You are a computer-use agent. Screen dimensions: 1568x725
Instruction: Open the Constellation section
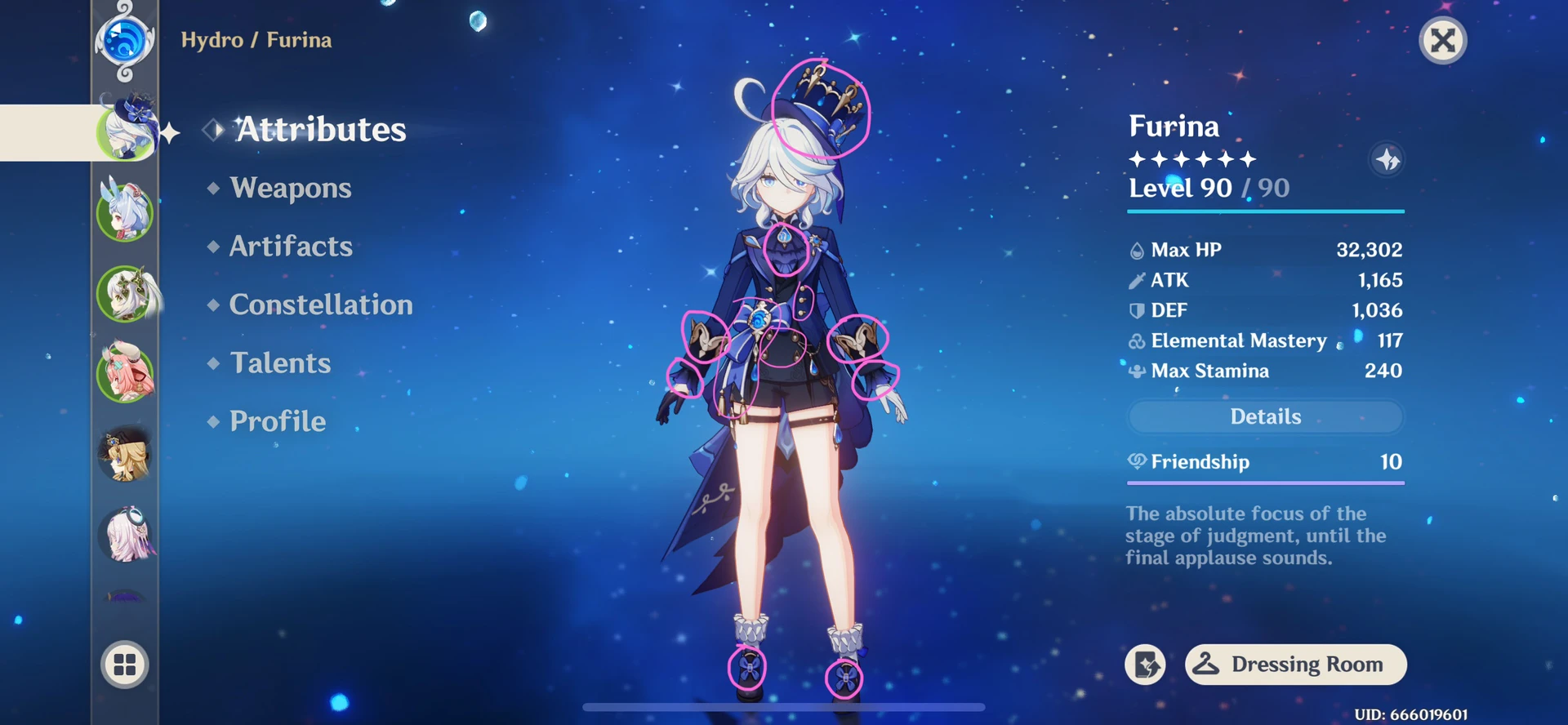tap(321, 305)
